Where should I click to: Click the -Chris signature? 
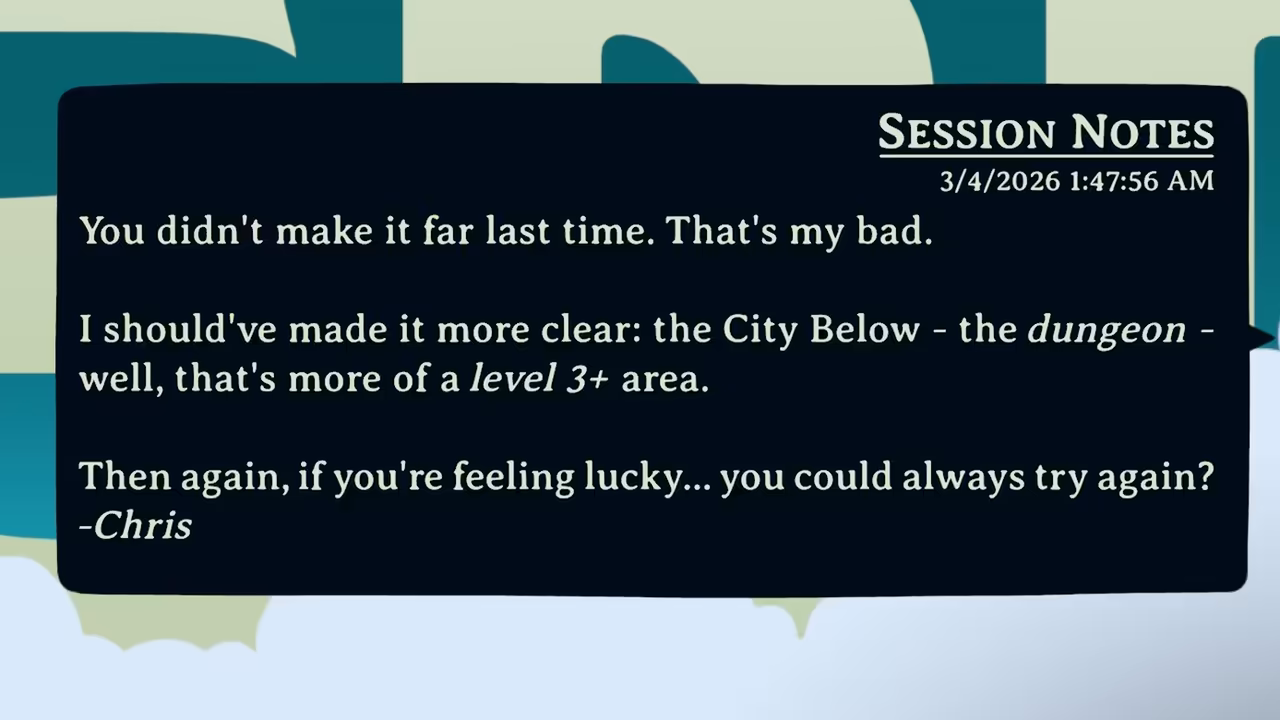pyautogui.click(x=135, y=525)
